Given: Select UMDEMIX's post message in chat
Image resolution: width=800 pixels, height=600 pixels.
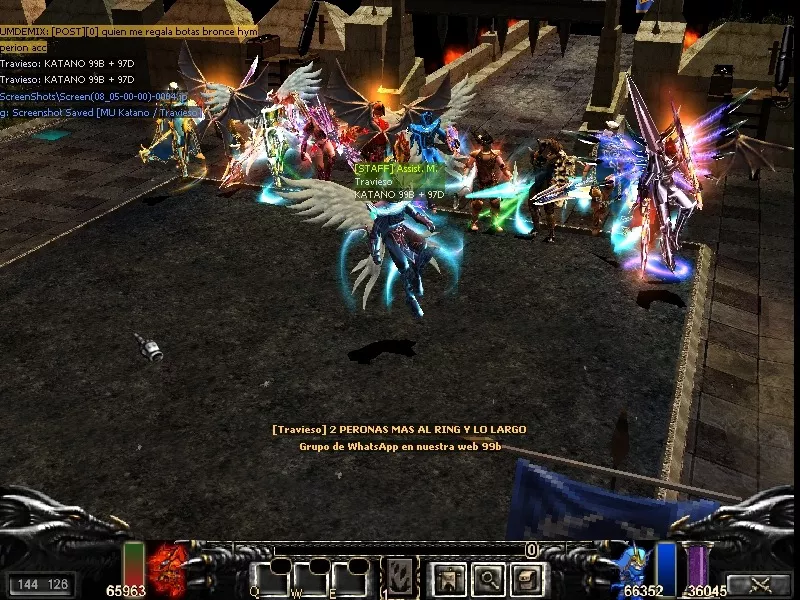Looking at the screenshot, I should pos(128,32).
